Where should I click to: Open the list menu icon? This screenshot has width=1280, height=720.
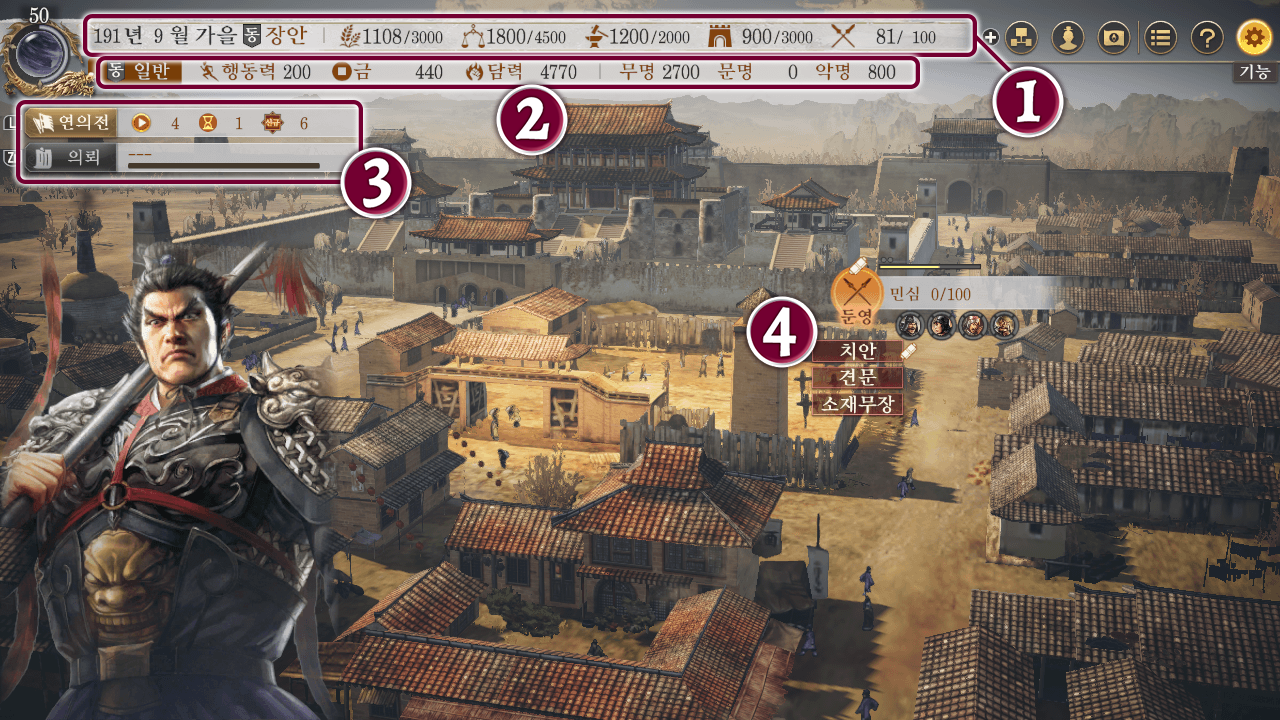point(1160,38)
